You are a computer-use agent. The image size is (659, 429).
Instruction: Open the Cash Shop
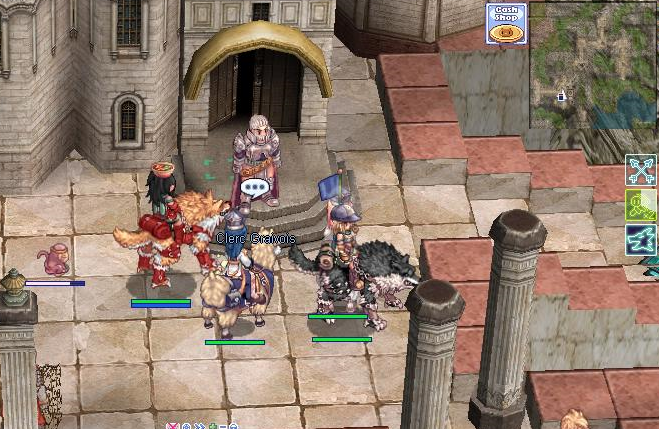coord(506,24)
